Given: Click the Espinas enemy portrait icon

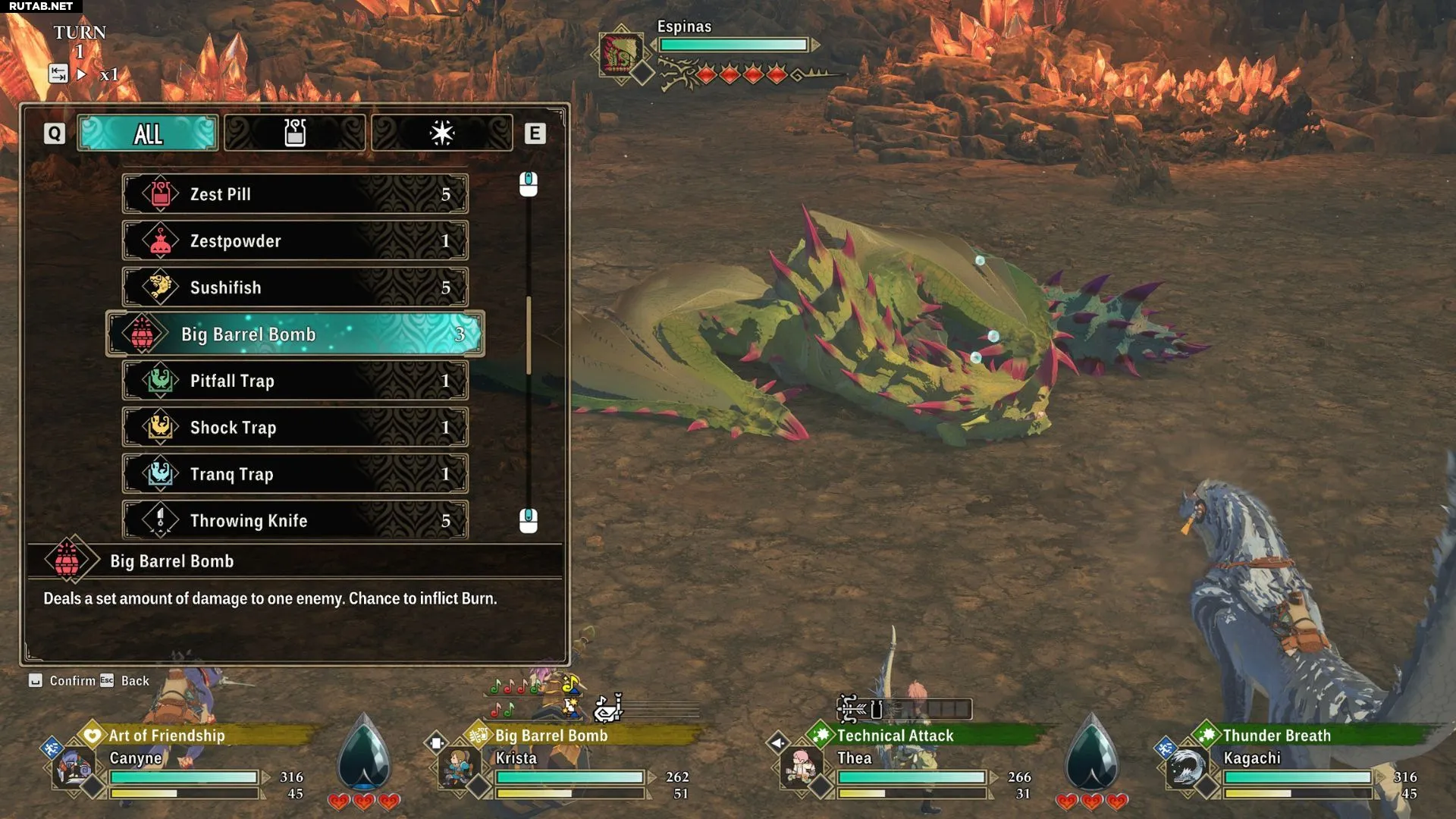Looking at the screenshot, I should click(x=621, y=53).
